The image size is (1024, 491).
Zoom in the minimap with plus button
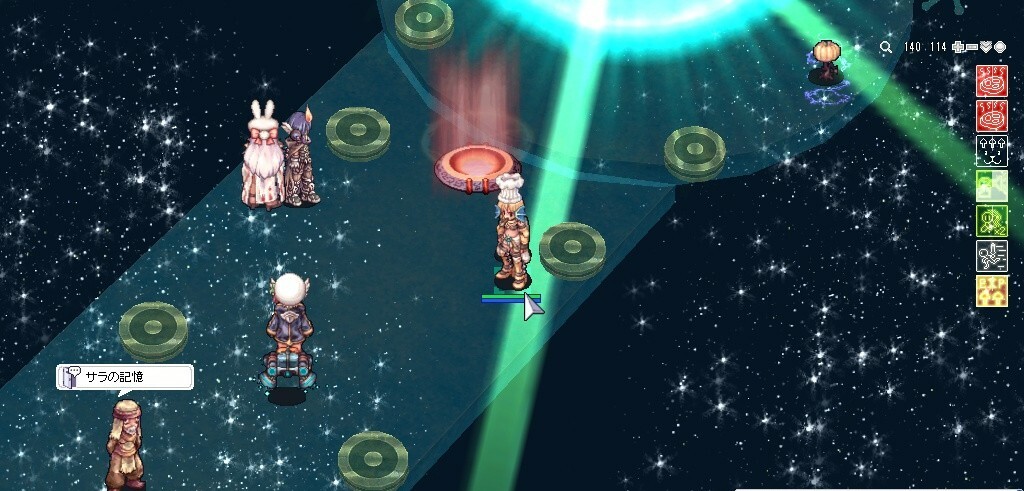coord(958,47)
